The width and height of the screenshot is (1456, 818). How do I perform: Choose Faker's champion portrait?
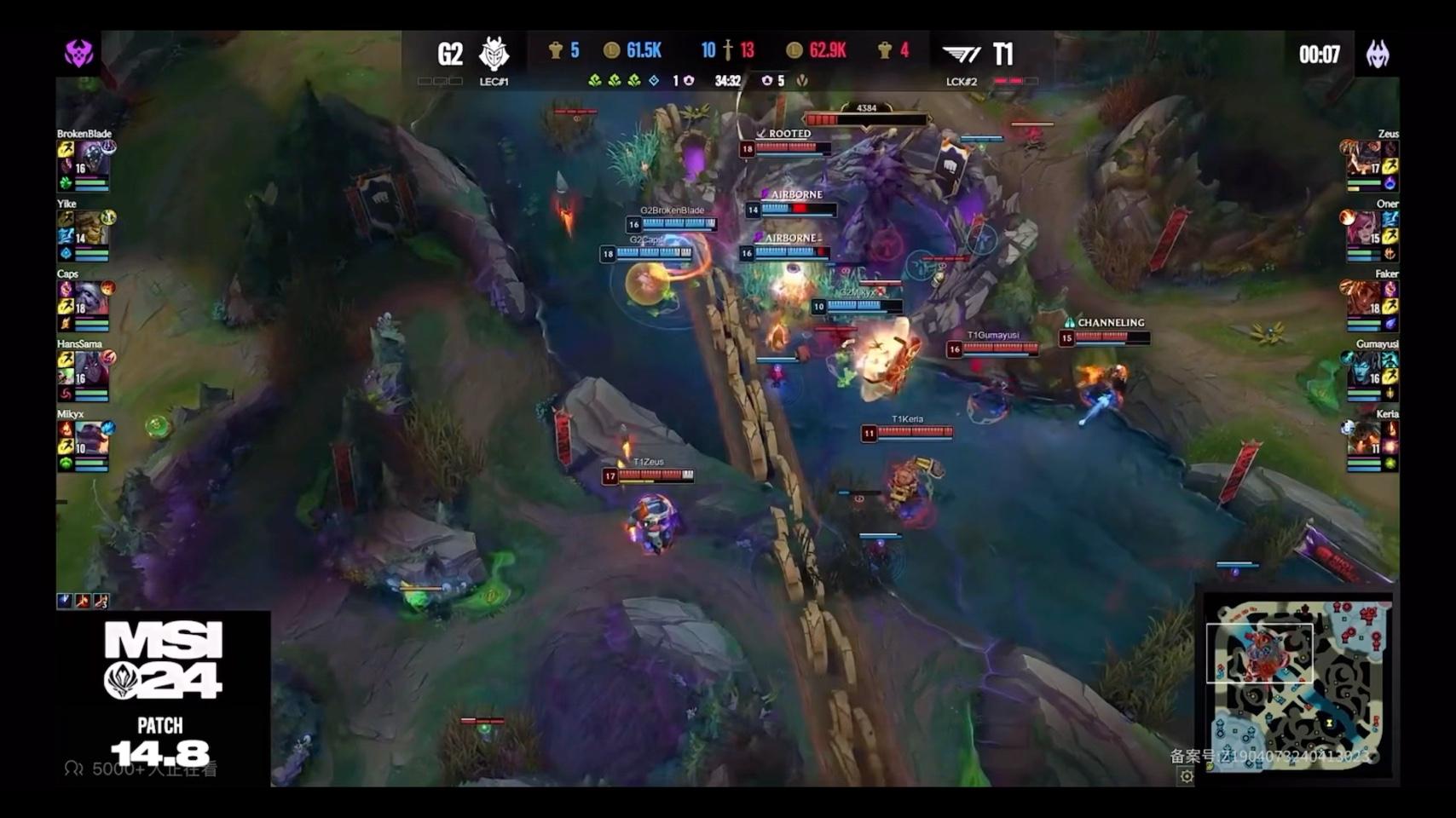point(1364,299)
